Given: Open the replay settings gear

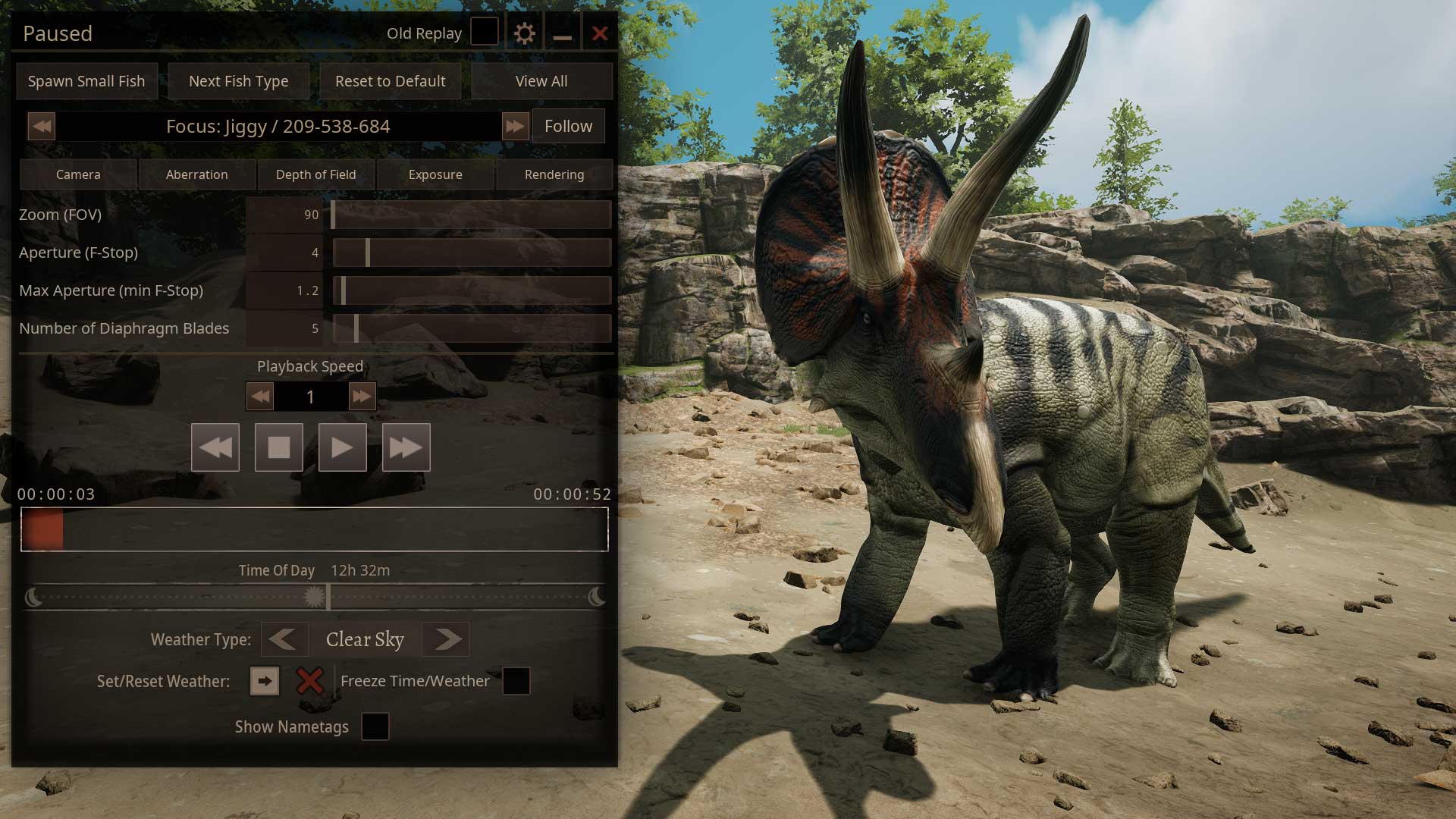Looking at the screenshot, I should point(525,33).
